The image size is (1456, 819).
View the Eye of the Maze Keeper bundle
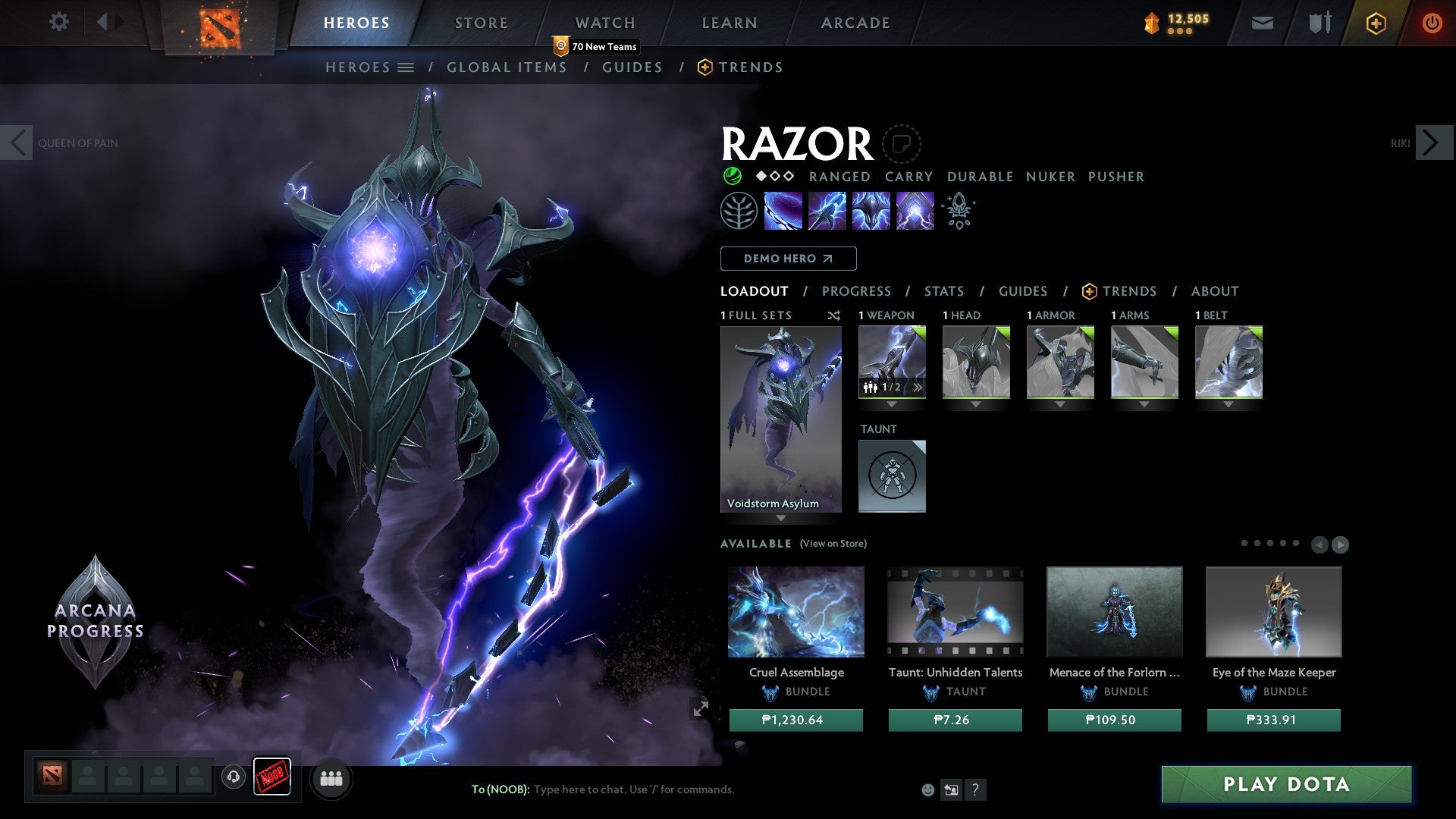pos(1273,612)
